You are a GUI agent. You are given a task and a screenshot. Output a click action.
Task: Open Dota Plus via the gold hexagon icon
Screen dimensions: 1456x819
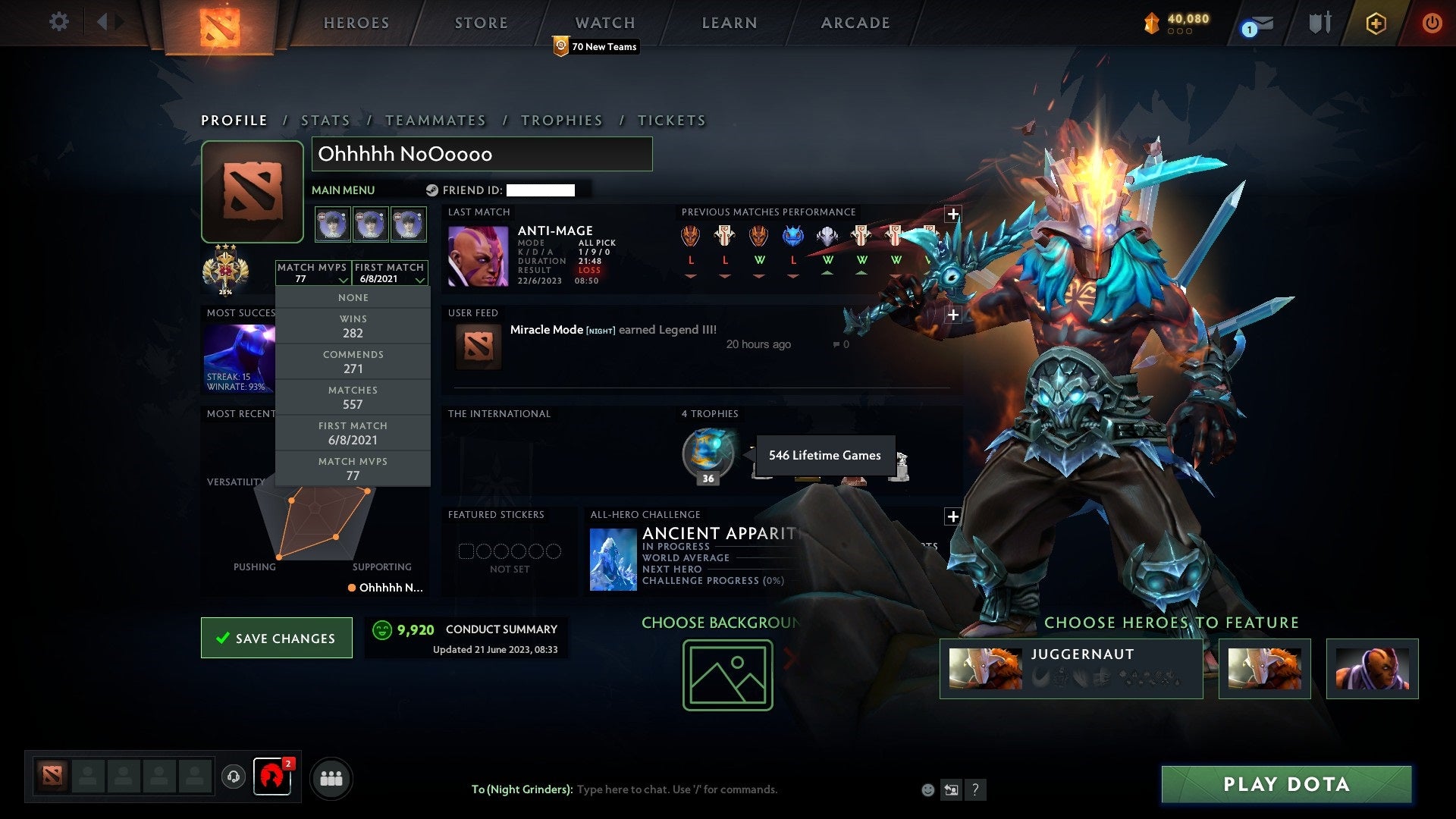pyautogui.click(x=1375, y=23)
